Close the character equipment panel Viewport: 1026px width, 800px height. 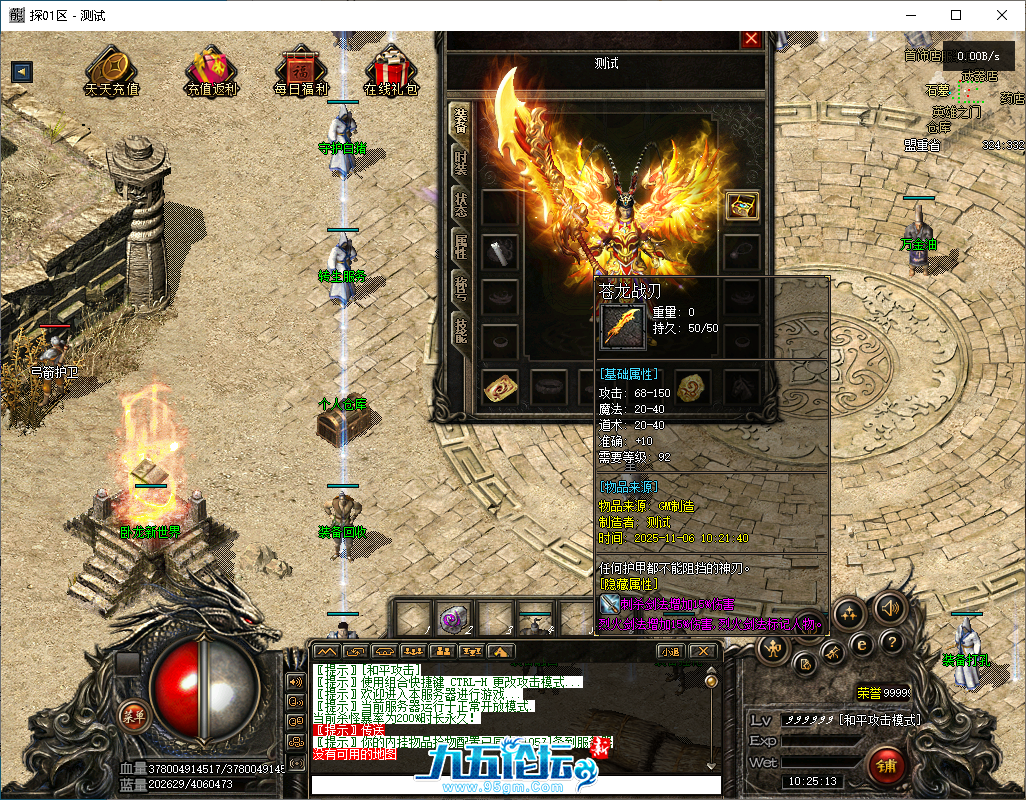coord(751,39)
